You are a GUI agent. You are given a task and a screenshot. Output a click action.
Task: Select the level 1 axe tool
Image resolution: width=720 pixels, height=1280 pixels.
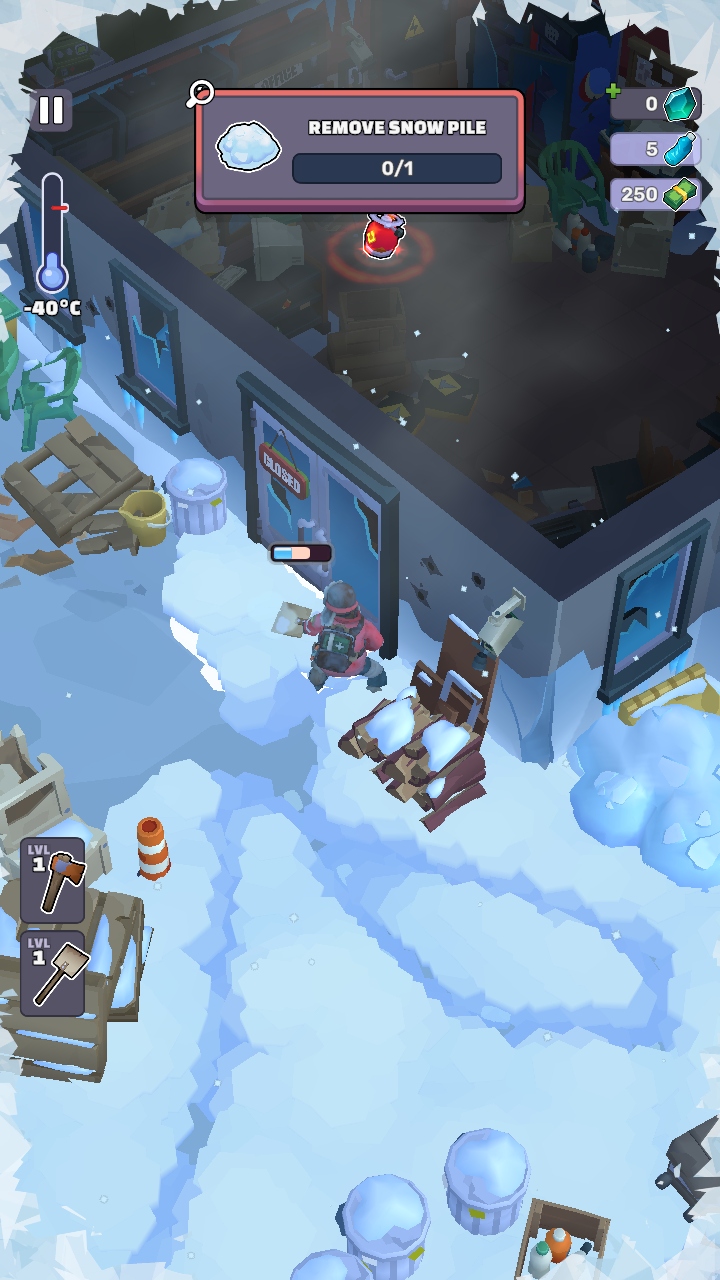click(53, 880)
